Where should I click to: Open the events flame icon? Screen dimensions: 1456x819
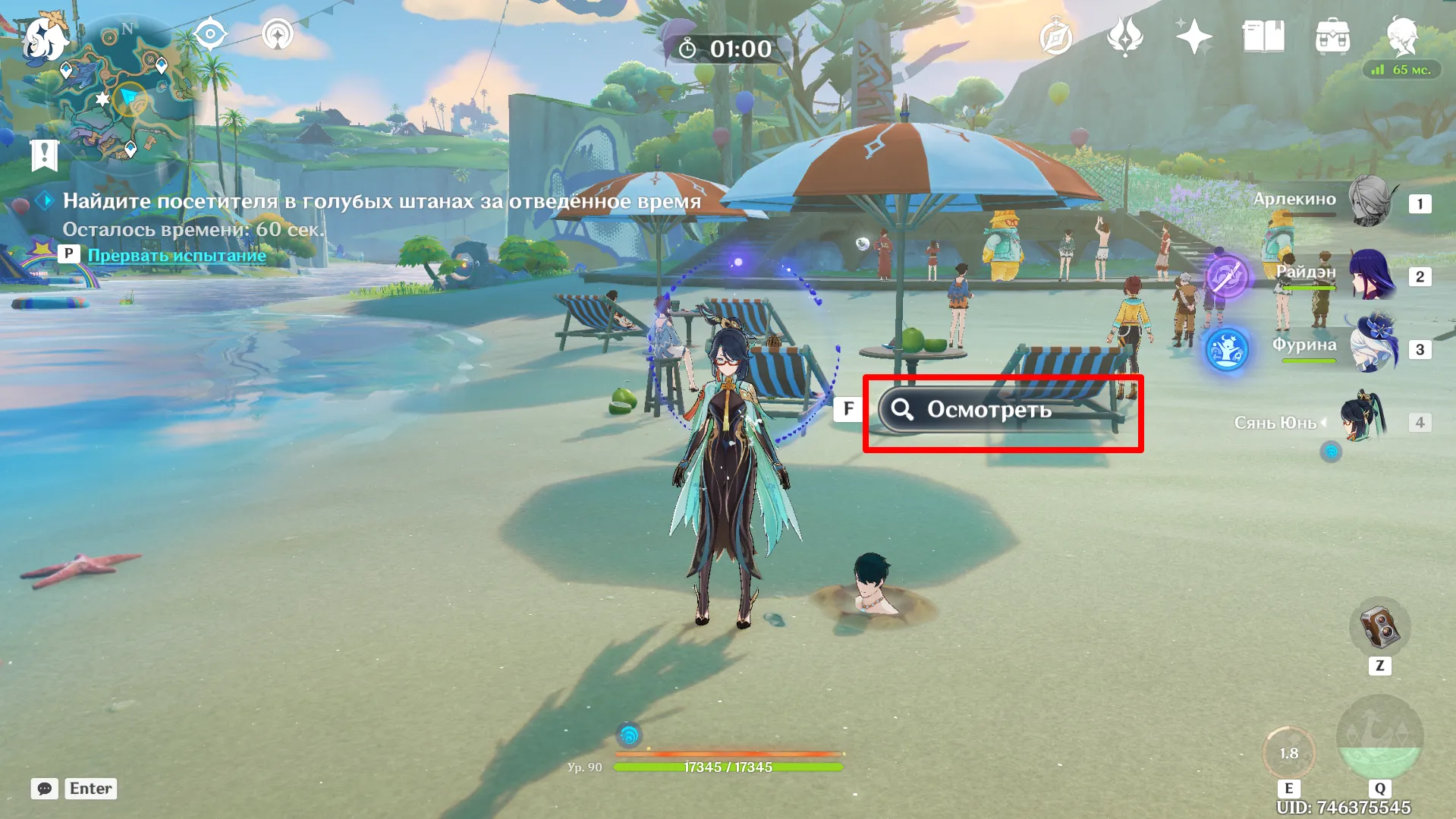[1124, 36]
